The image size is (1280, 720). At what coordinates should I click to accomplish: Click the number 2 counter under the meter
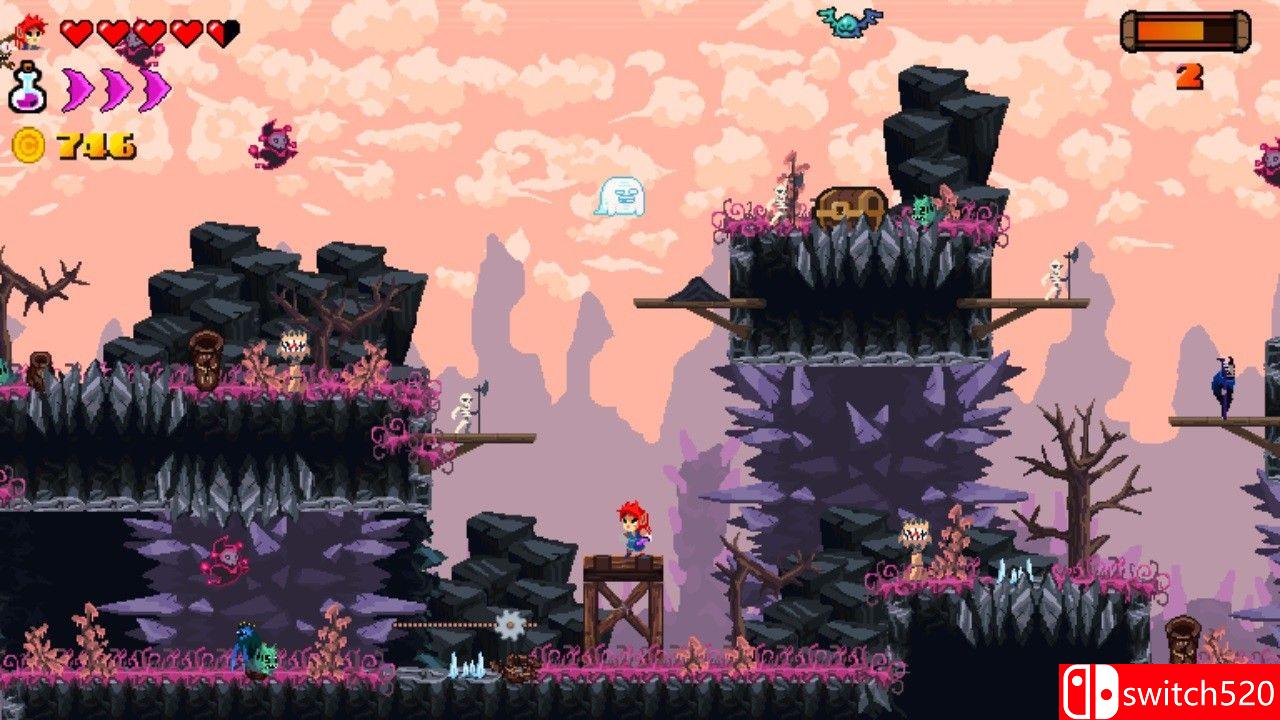pyautogui.click(x=1191, y=75)
